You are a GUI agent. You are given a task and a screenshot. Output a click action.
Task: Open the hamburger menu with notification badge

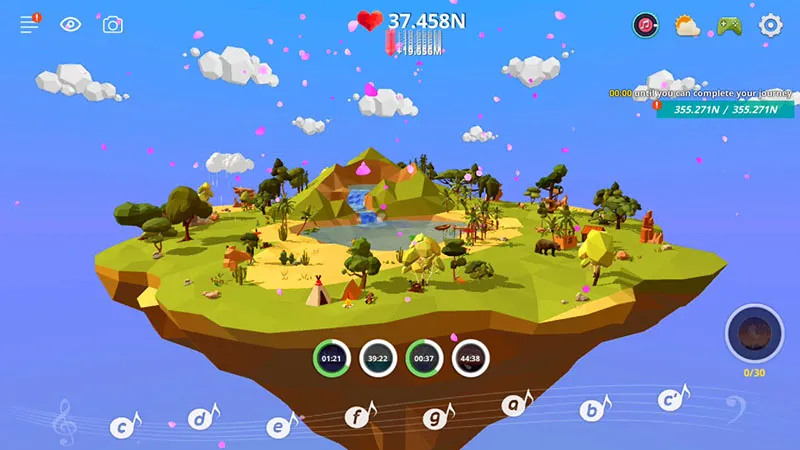[30, 25]
